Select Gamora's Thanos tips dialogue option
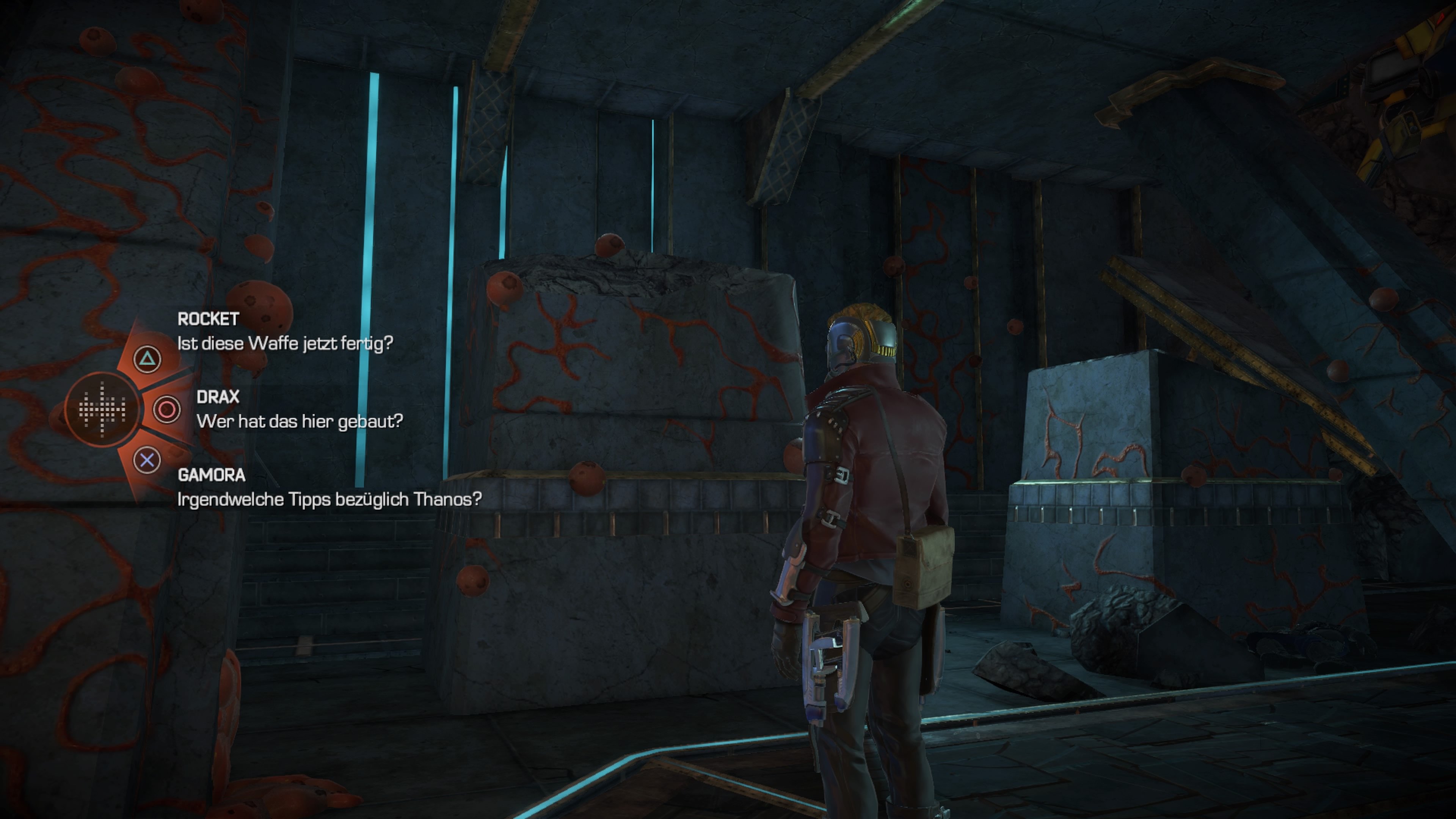The height and width of the screenshot is (819, 1456). click(329, 499)
